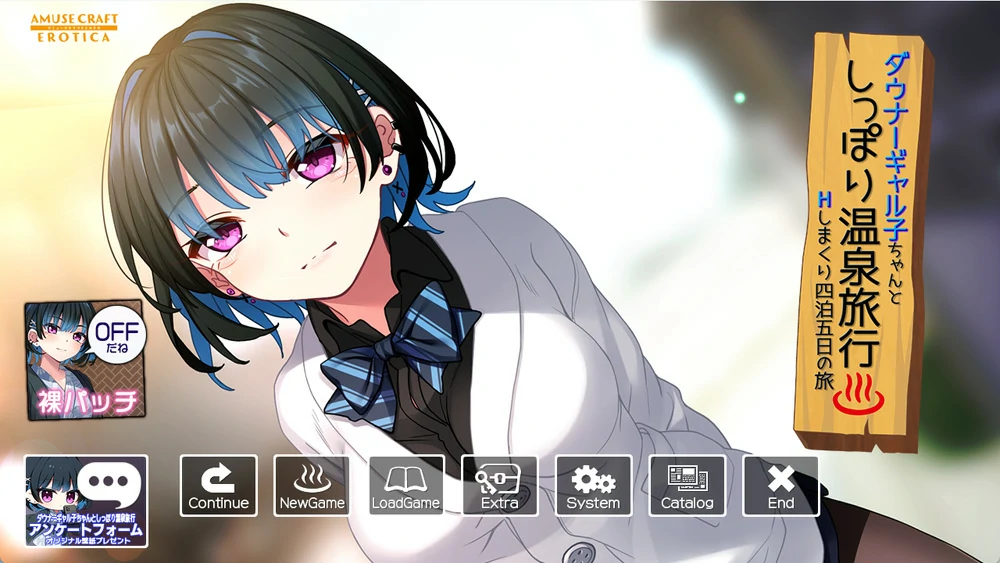Open the Catalog
This screenshot has height=563, width=1000.
(x=687, y=486)
